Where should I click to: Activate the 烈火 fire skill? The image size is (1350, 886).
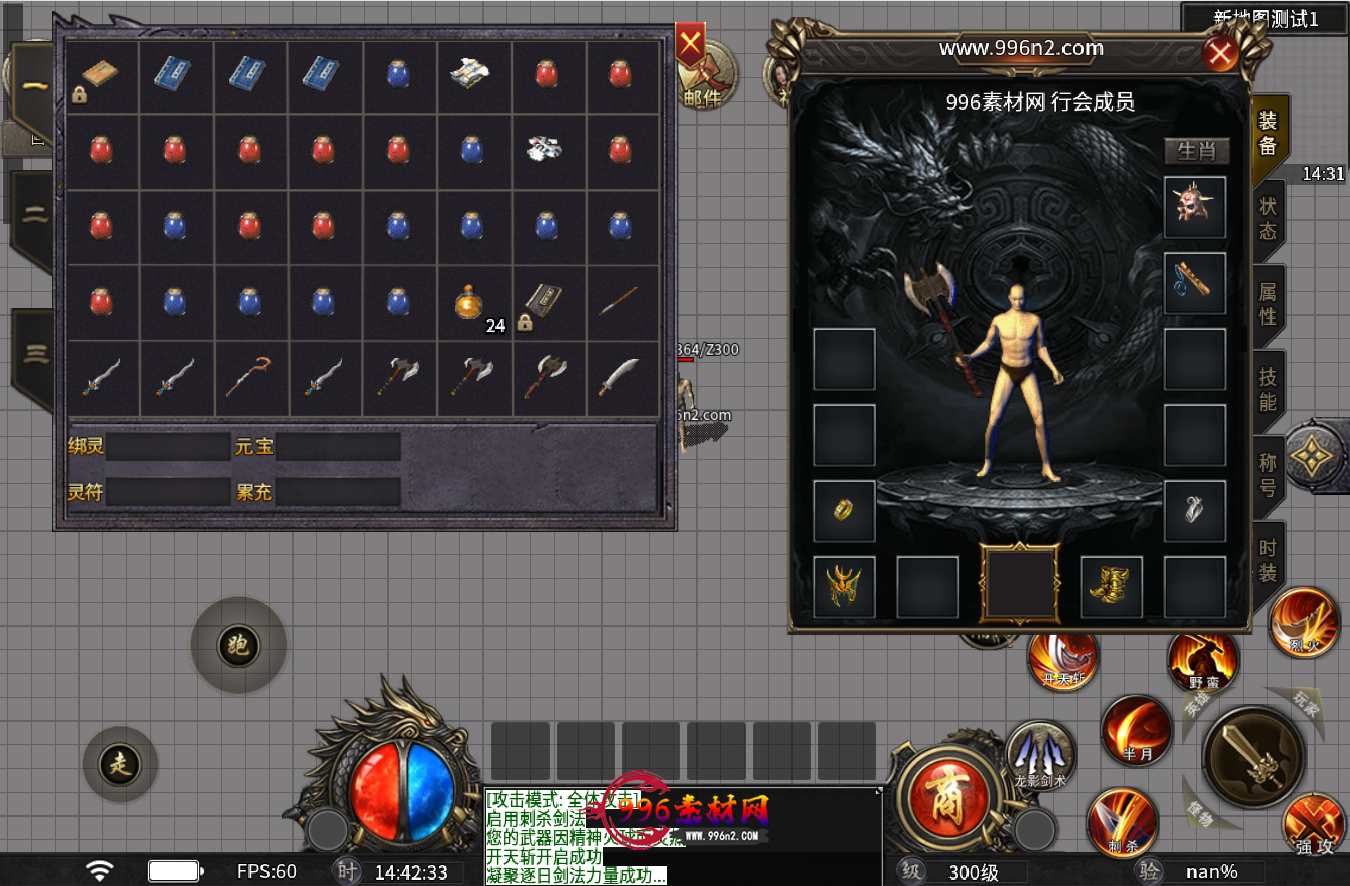coord(1304,623)
